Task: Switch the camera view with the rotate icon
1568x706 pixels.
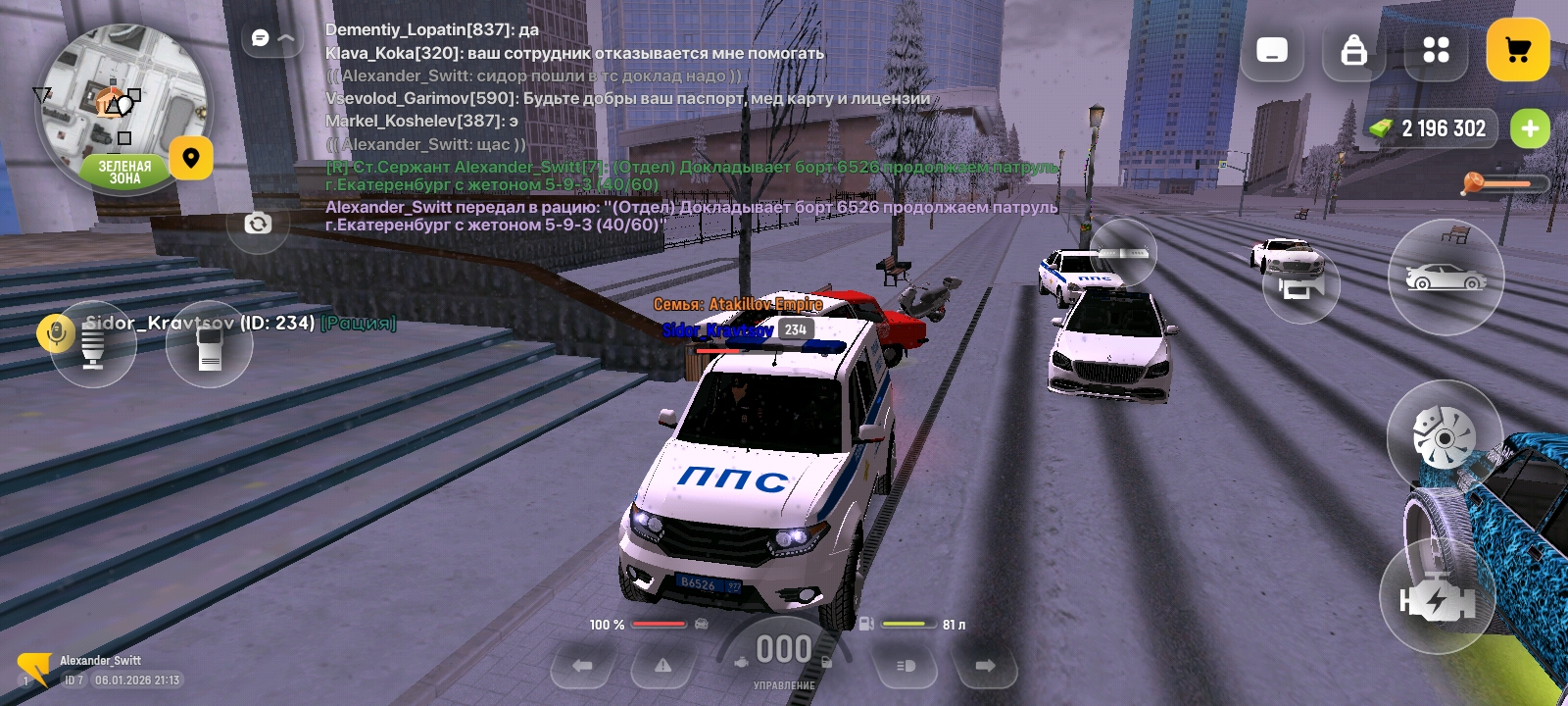Action: tap(258, 224)
